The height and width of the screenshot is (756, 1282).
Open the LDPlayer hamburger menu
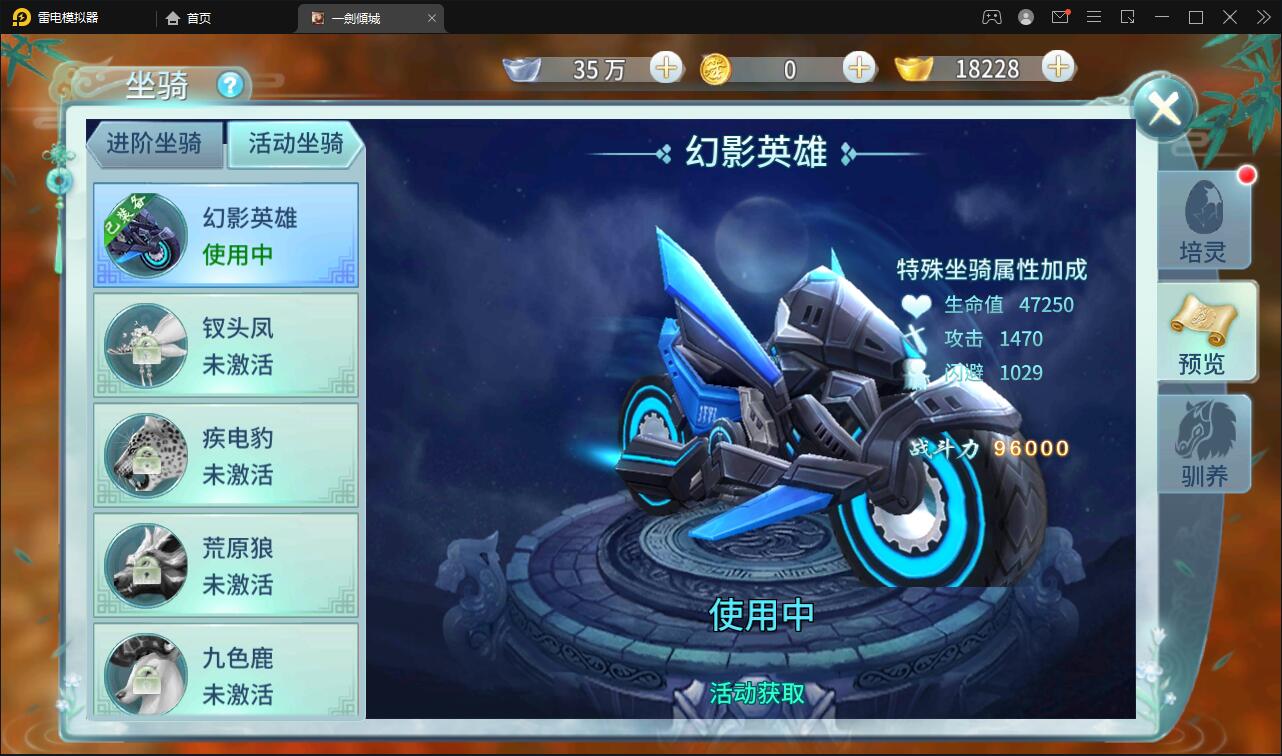(x=1093, y=17)
